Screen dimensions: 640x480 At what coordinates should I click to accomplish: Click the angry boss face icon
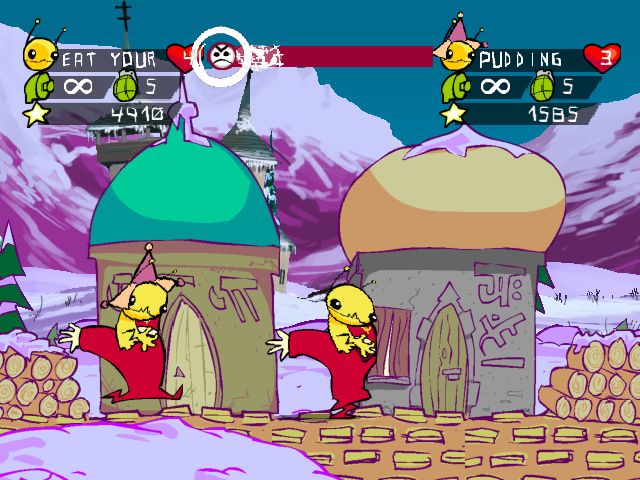223,54
